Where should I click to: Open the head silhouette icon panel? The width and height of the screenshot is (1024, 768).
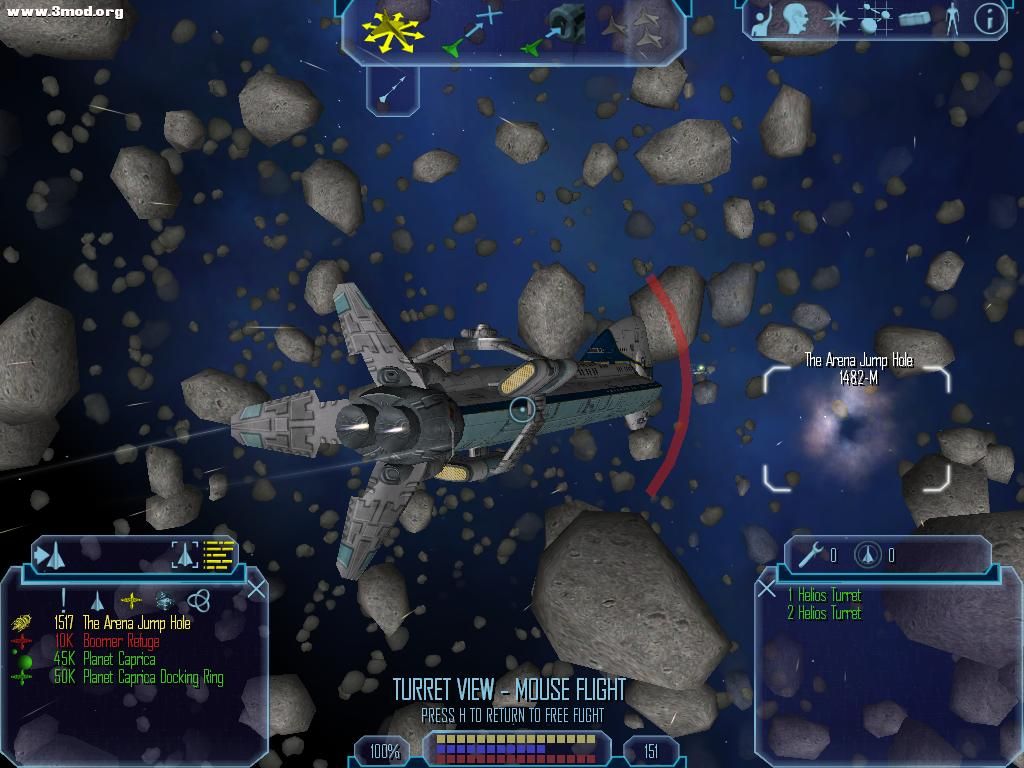796,19
